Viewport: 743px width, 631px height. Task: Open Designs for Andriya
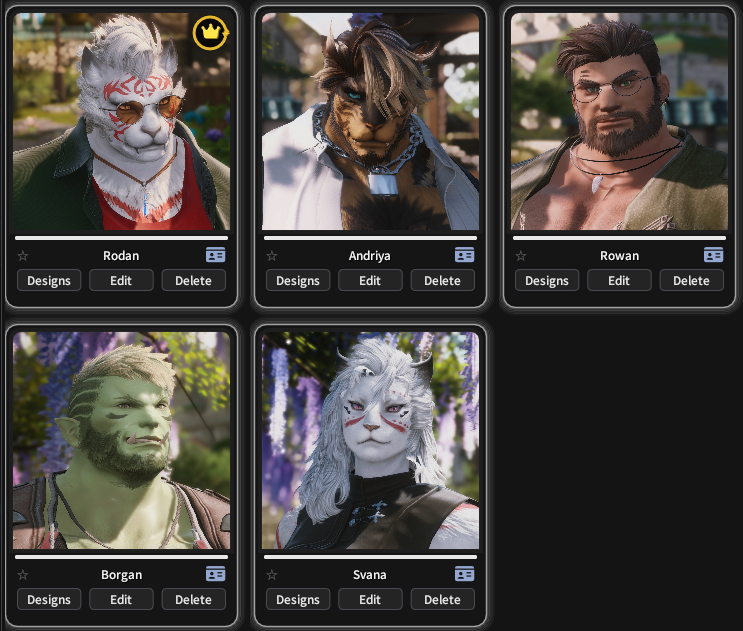pyautogui.click(x=298, y=281)
